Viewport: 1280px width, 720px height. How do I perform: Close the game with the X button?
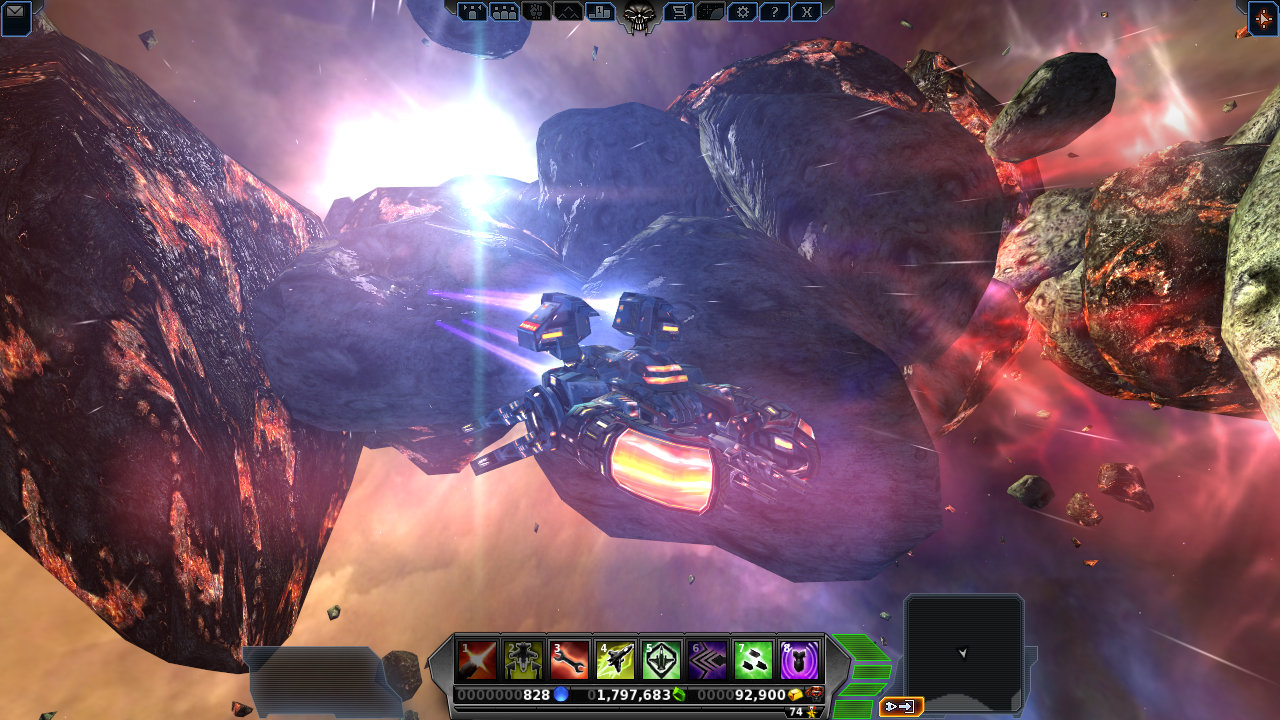pyautogui.click(x=806, y=12)
